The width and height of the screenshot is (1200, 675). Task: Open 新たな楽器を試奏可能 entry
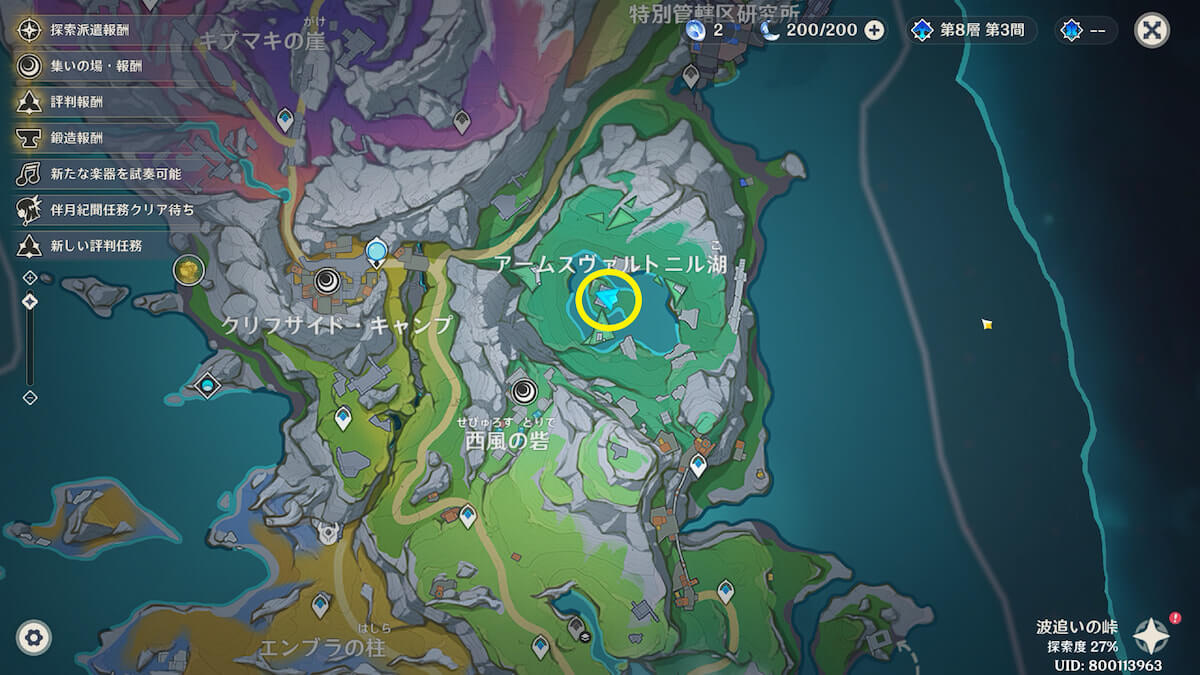click(x=115, y=174)
